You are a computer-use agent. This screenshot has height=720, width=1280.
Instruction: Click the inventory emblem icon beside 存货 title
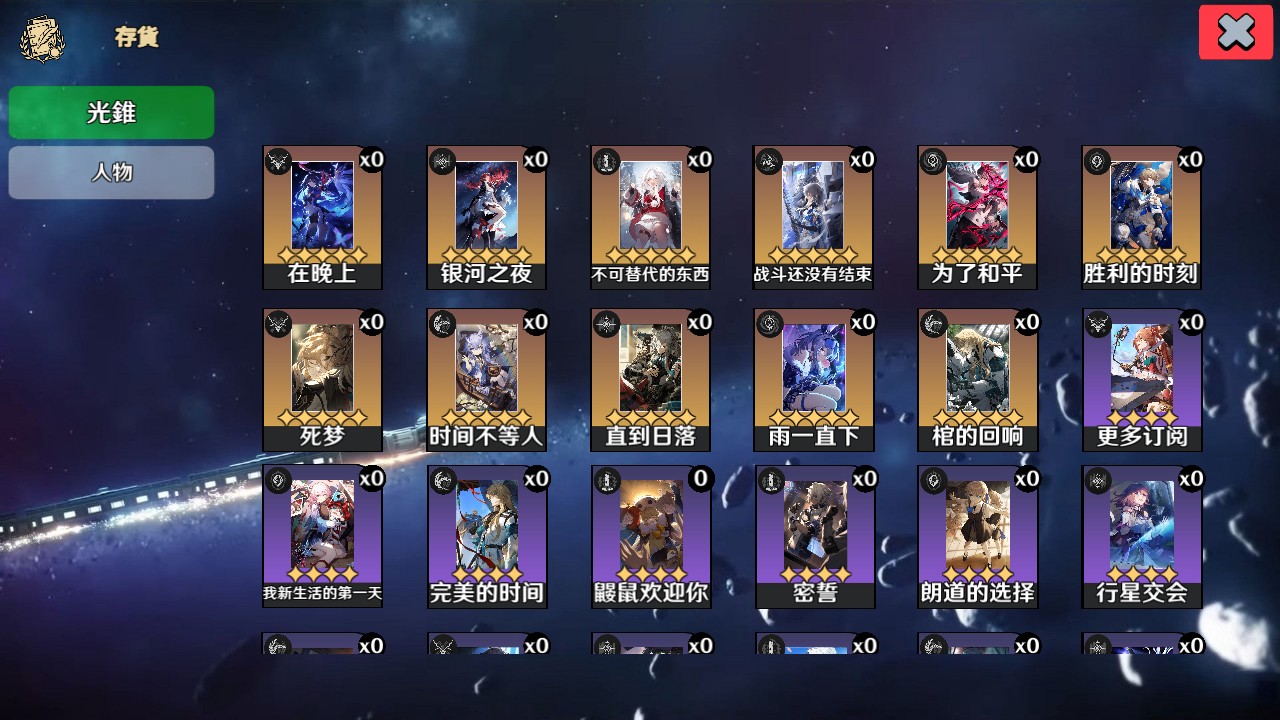coord(38,38)
